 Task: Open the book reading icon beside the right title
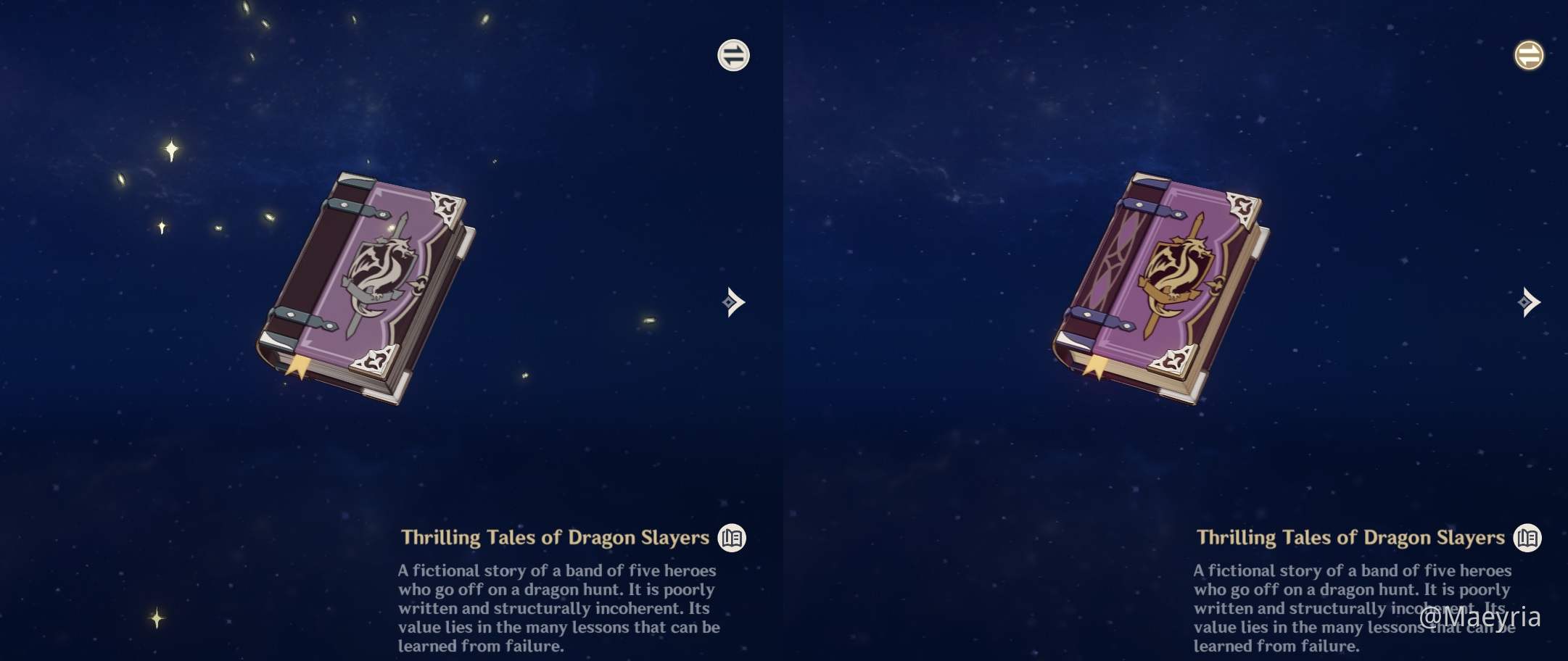(x=1529, y=539)
